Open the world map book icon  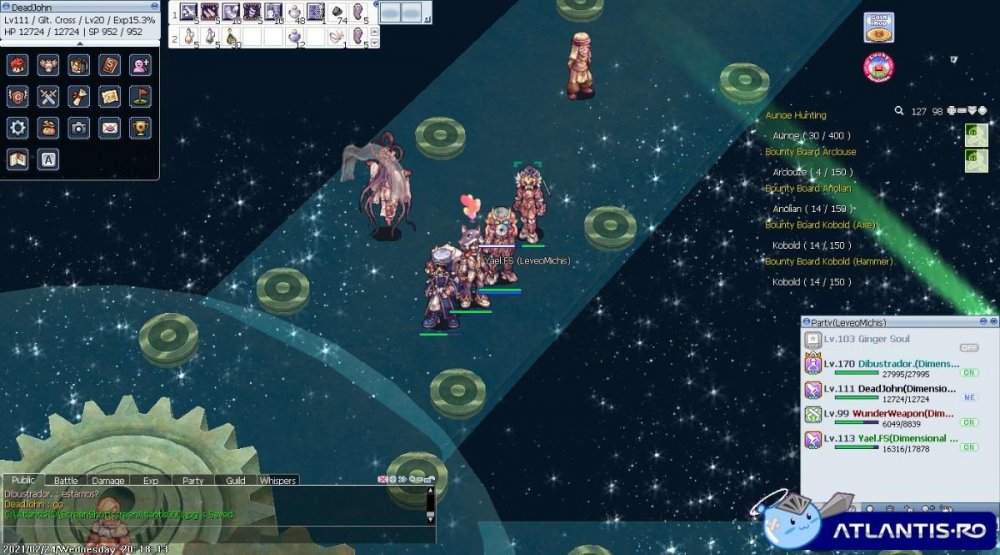pyautogui.click(x=17, y=158)
